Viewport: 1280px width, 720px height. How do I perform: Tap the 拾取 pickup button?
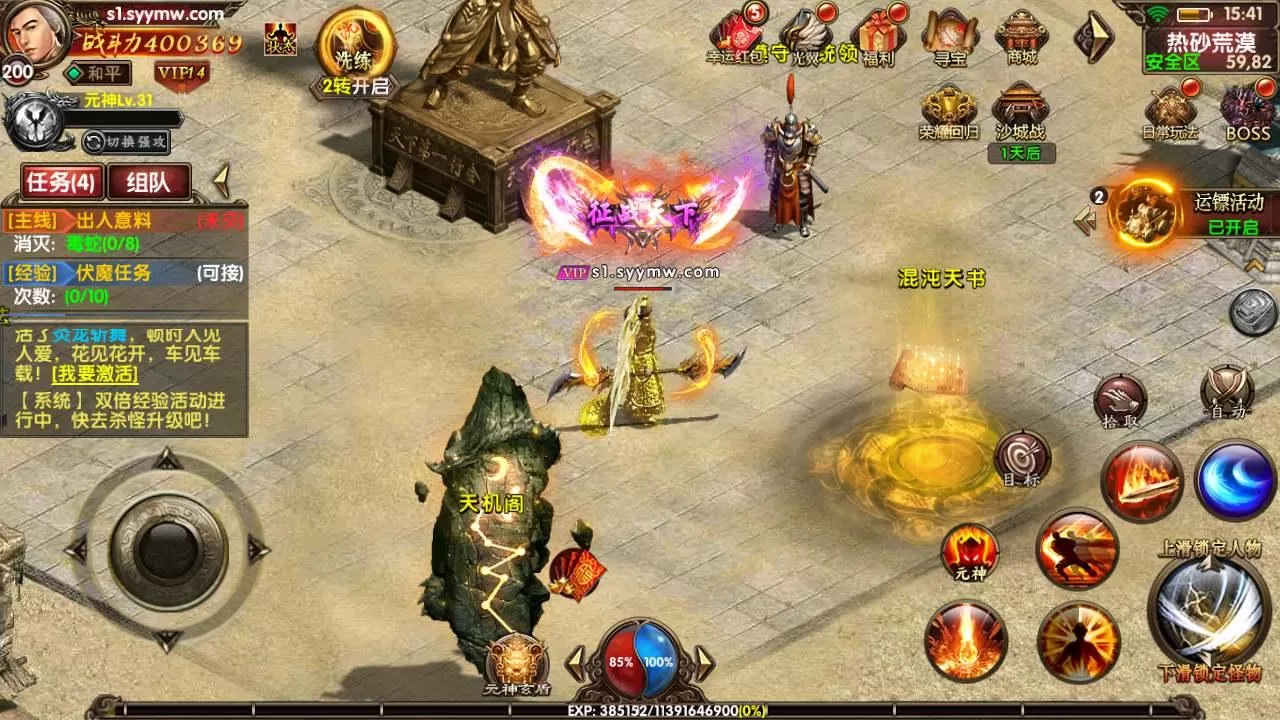pos(1120,400)
